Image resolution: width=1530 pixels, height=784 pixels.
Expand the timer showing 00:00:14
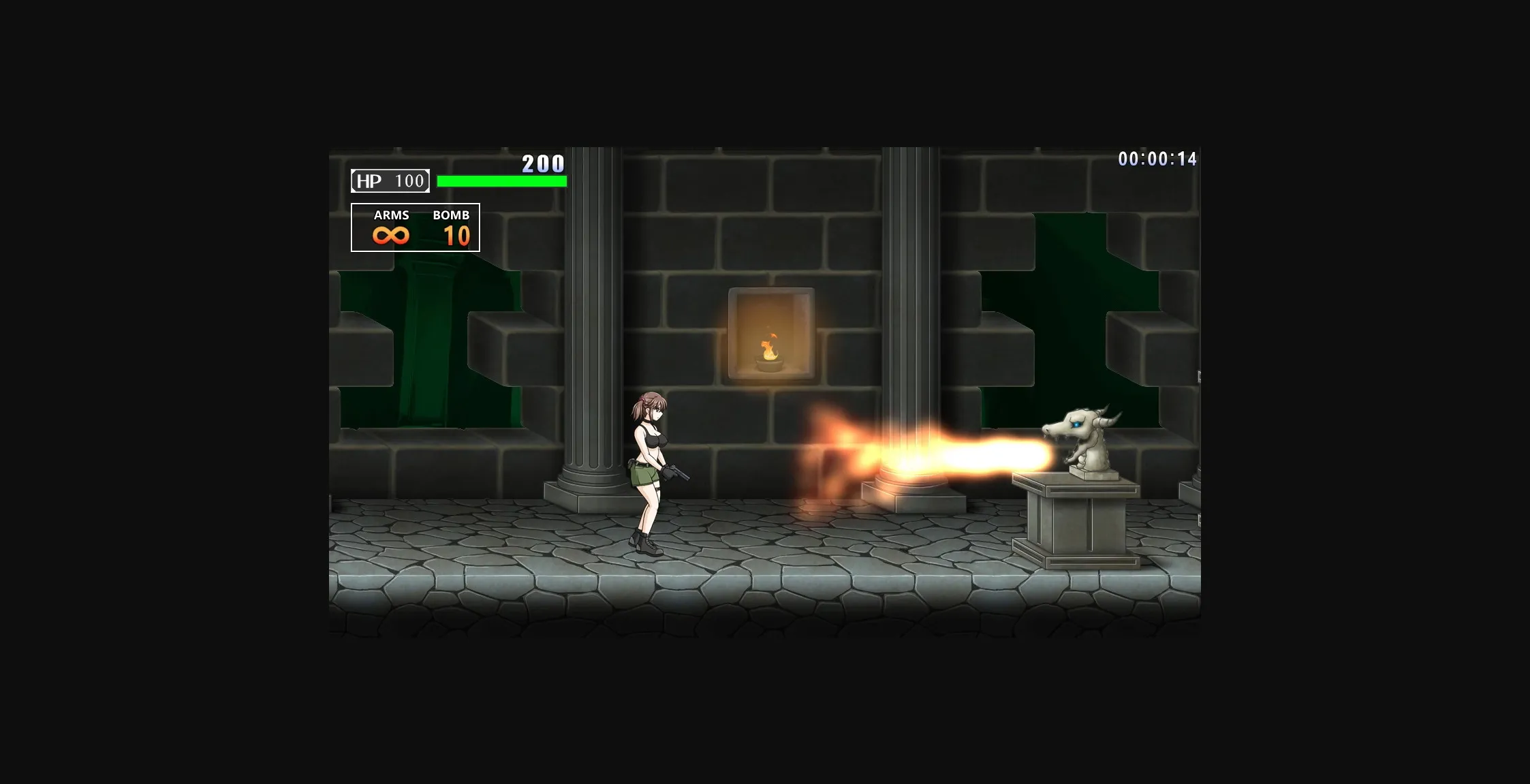coord(1158,158)
